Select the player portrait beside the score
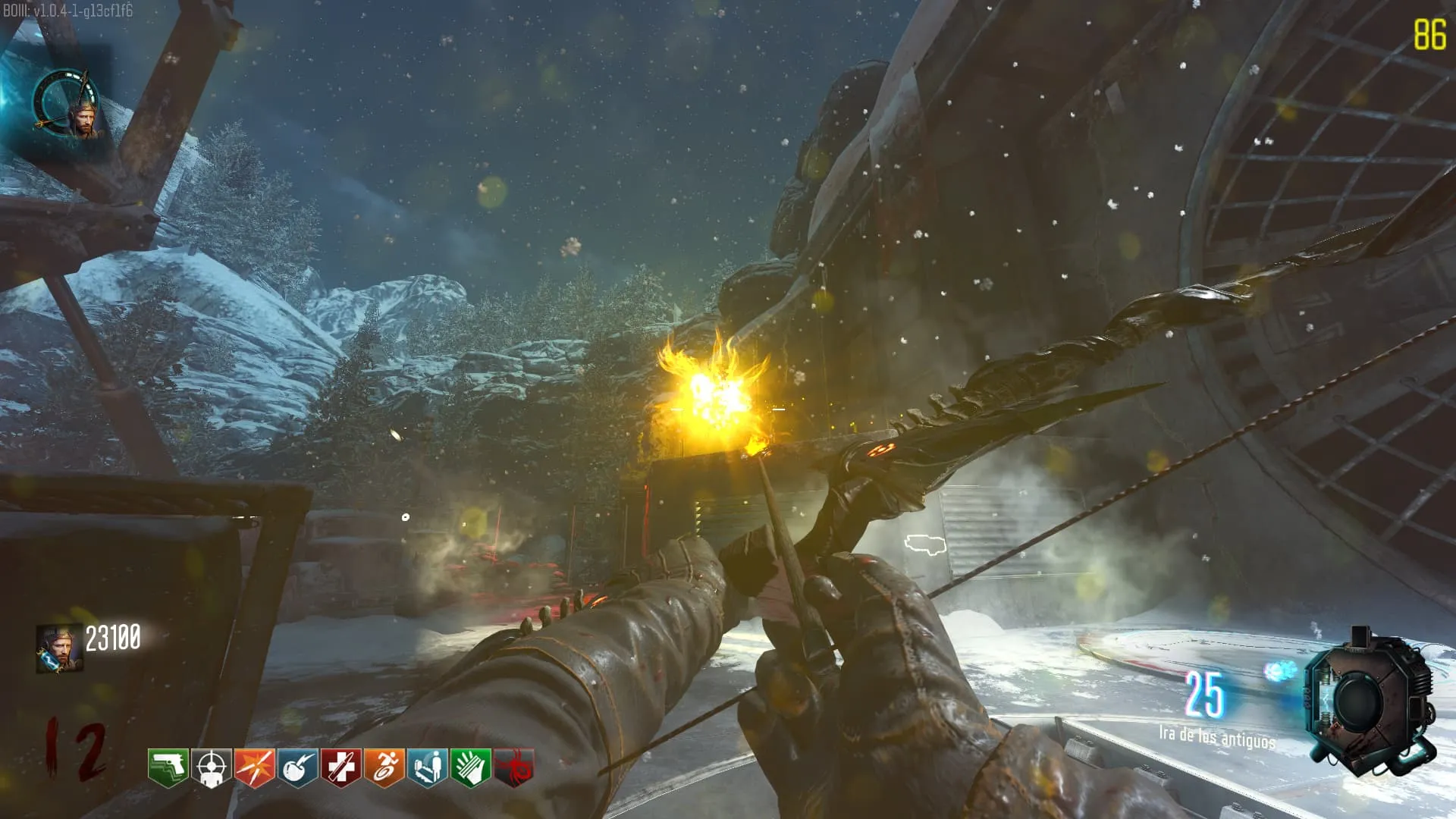 (59, 649)
